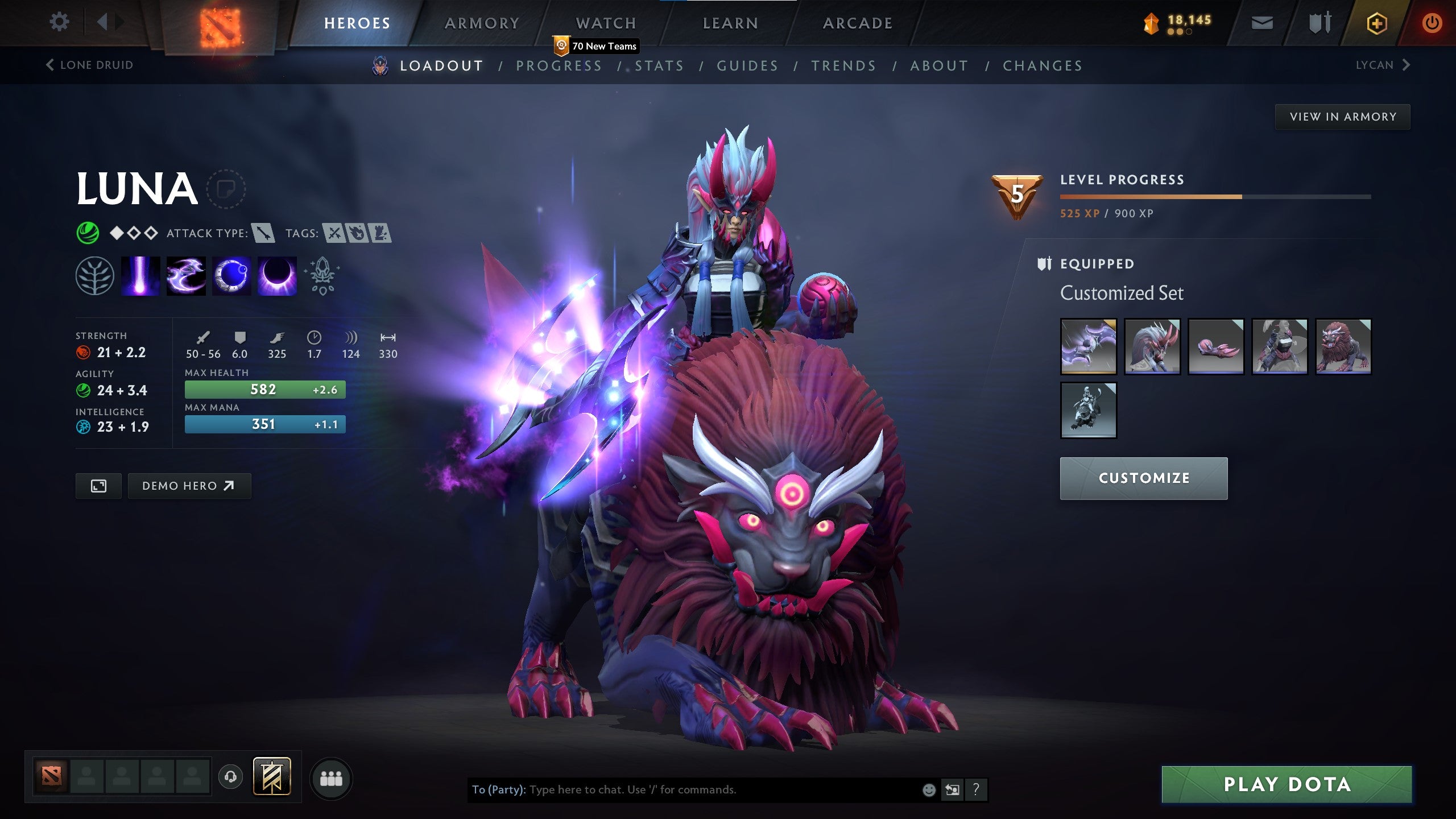This screenshot has height=819, width=1456.
Task: Toggle the hero favorite marker next to LUNA
Action: coord(226,190)
